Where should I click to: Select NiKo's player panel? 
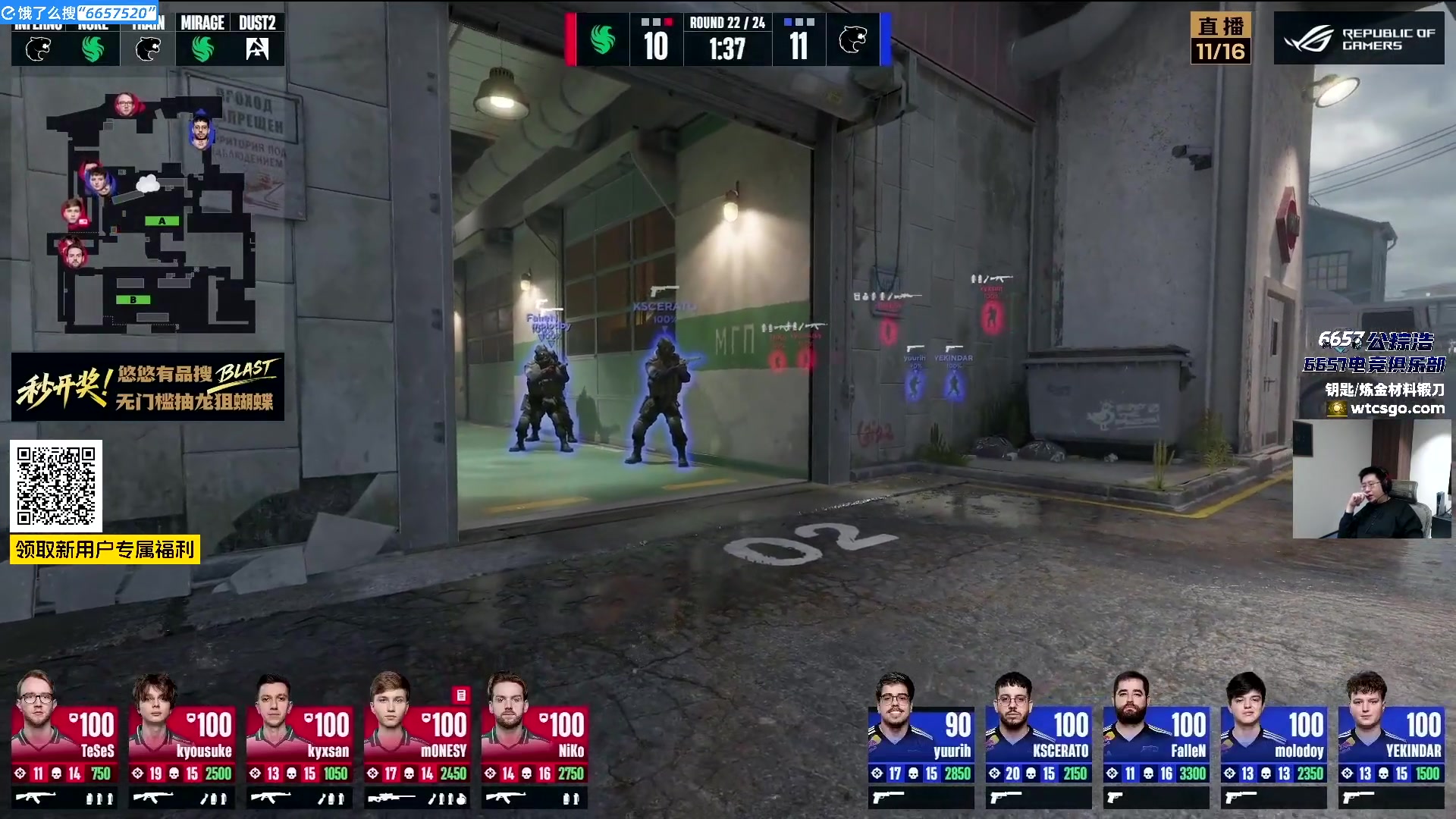click(535, 739)
